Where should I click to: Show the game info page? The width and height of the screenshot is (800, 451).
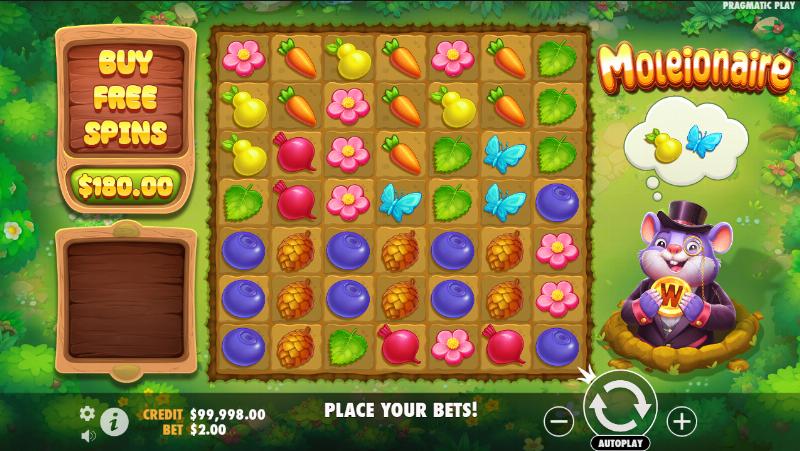point(116,422)
